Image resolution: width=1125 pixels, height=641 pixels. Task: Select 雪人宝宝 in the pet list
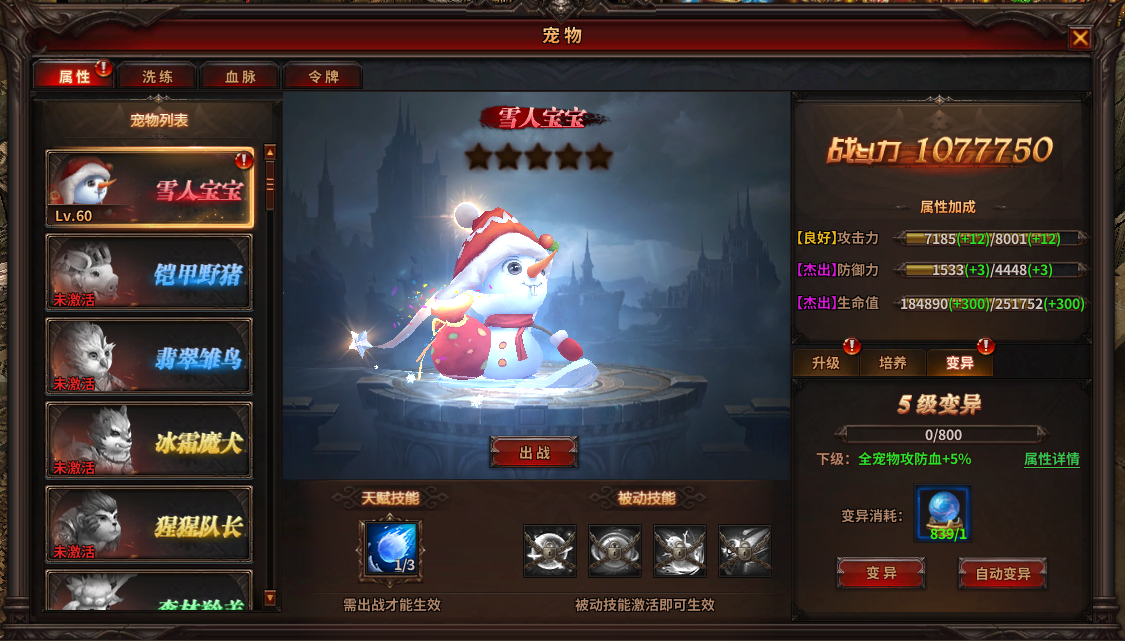tap(150, 188)
